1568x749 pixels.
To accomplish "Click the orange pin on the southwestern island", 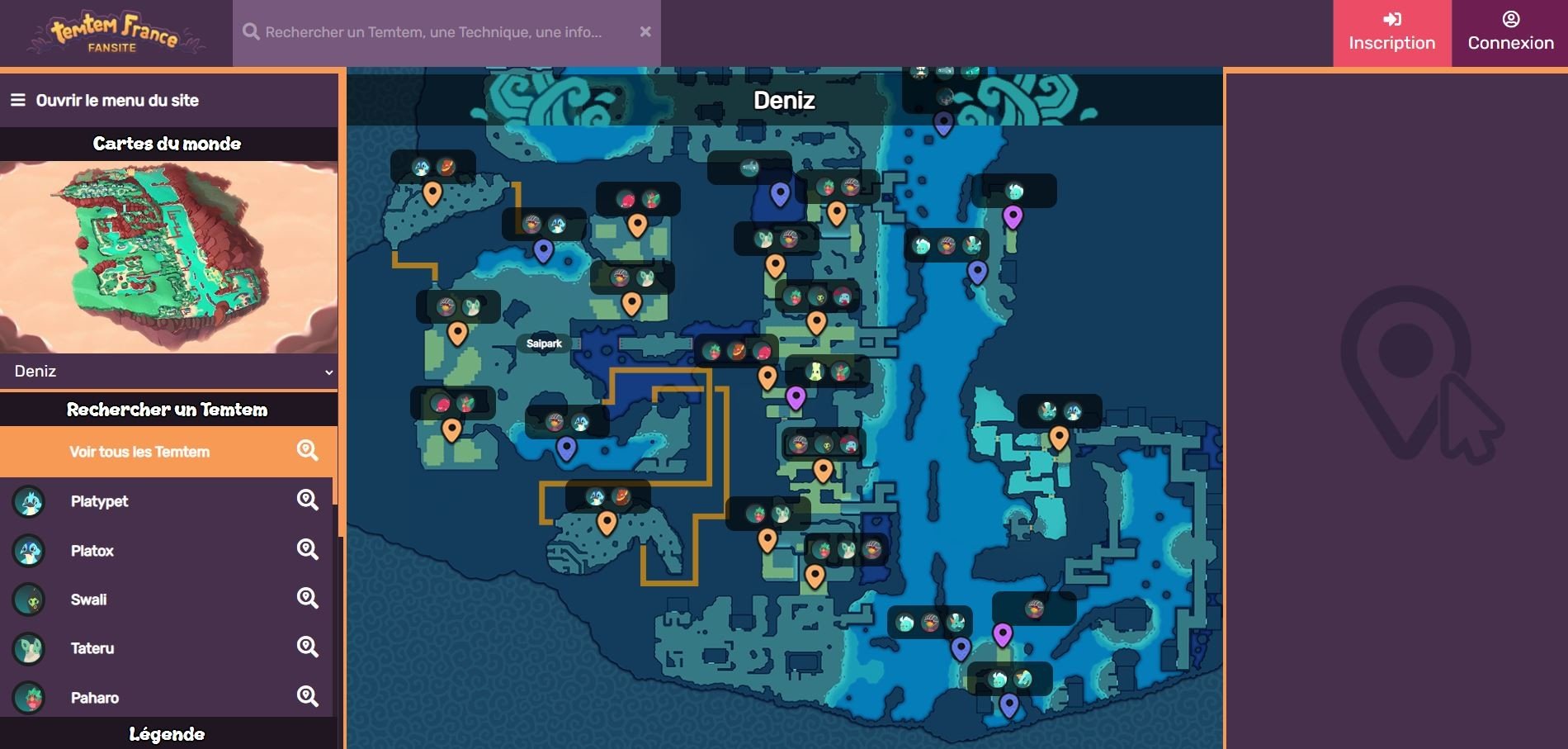I will [607, 522].
